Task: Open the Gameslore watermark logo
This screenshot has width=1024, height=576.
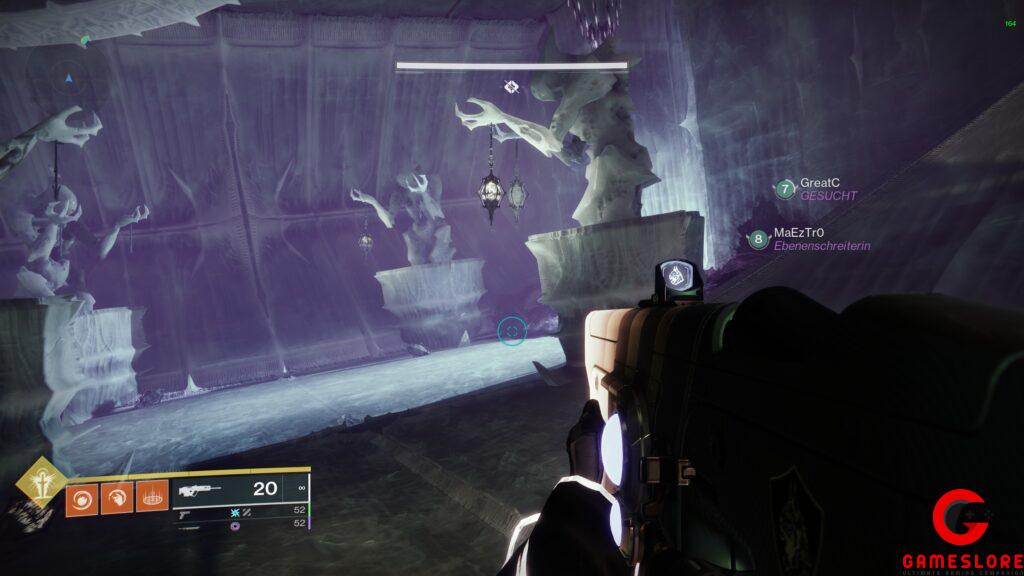Action: (961, 532)
